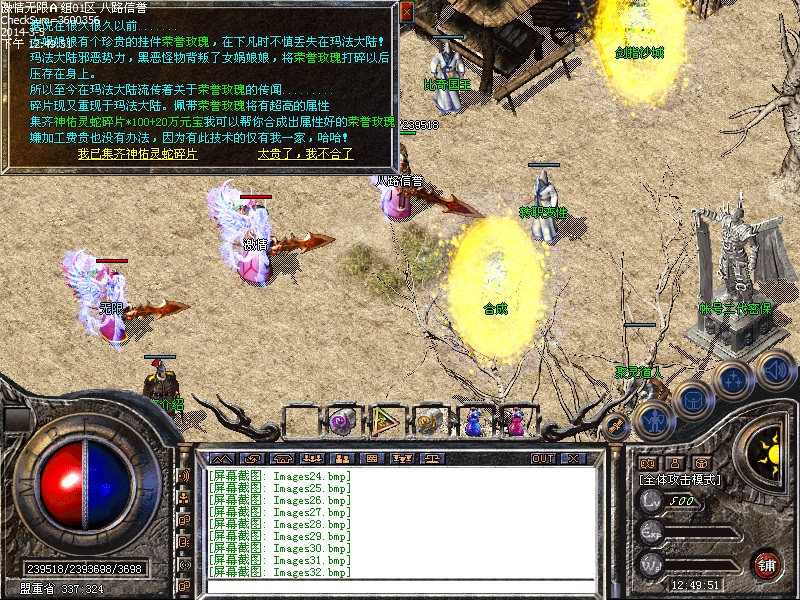Open the red 铺 shop button
Screen dimensions: 800x600
tap(767, 564)
